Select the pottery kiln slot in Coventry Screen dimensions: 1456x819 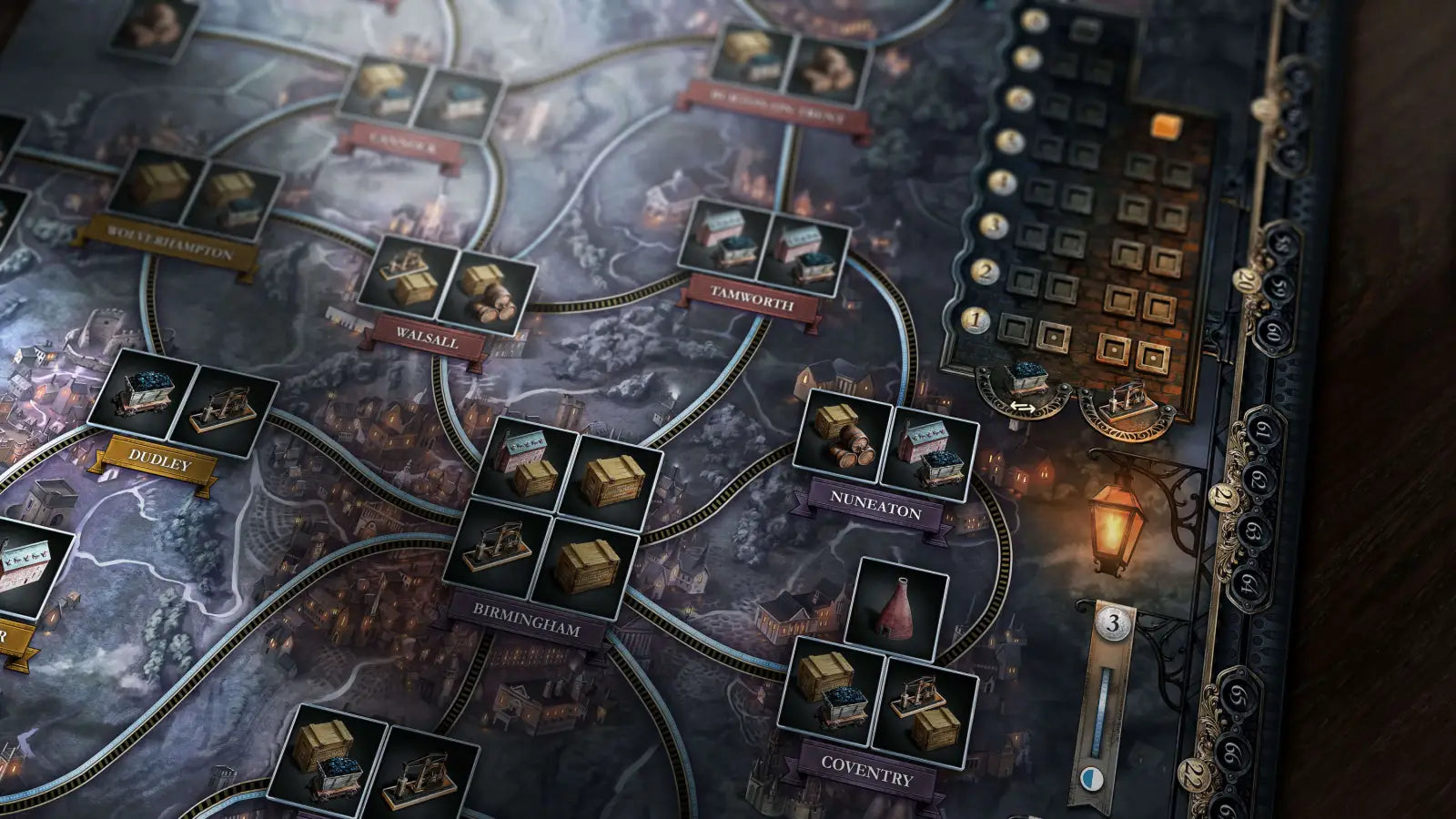pyautogui.click(x=896, y=603)
